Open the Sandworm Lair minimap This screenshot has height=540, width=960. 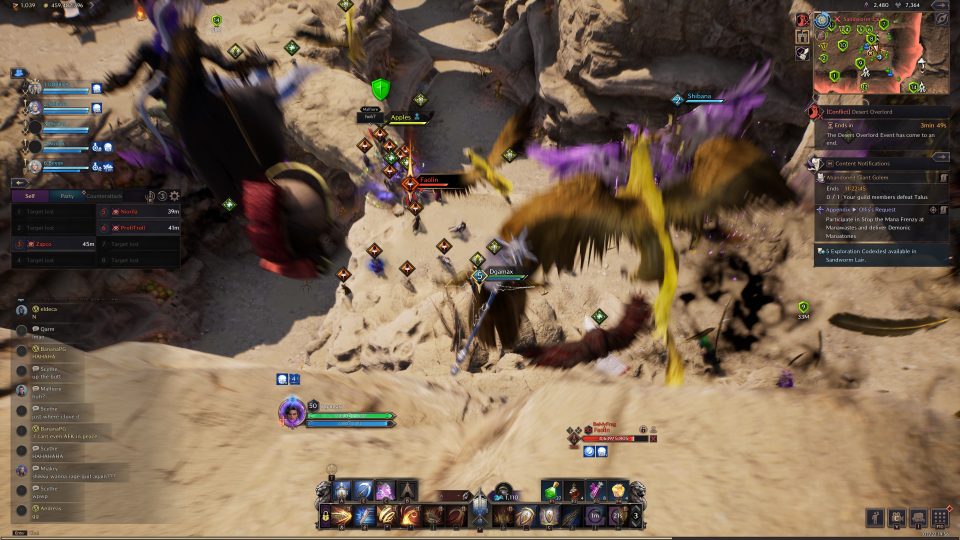pyautogui.click(x=880, y=55)
